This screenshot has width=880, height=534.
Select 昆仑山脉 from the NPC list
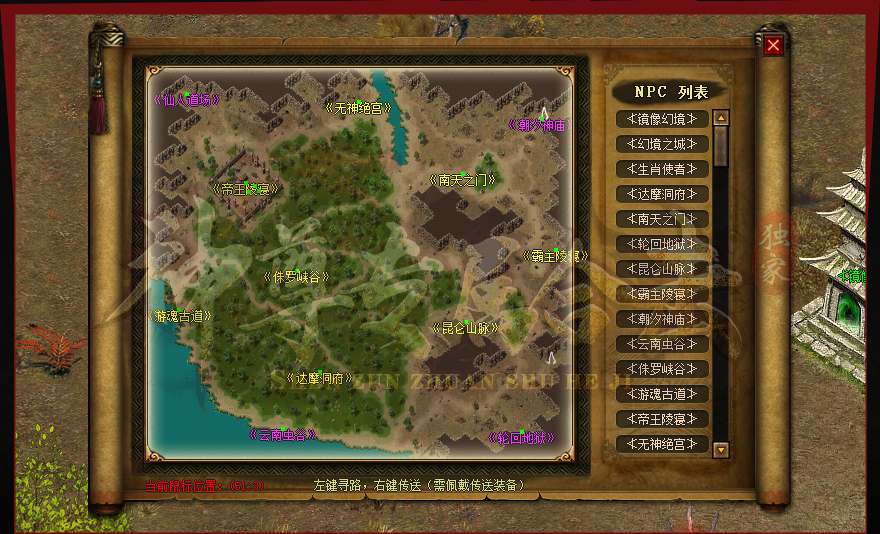click(x=662, y=269)
